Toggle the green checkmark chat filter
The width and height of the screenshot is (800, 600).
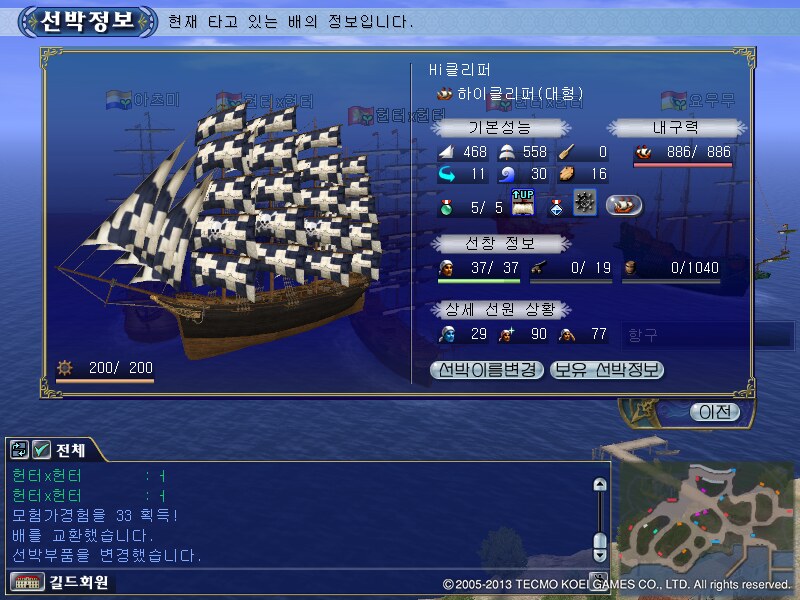(x=42, y=450)
